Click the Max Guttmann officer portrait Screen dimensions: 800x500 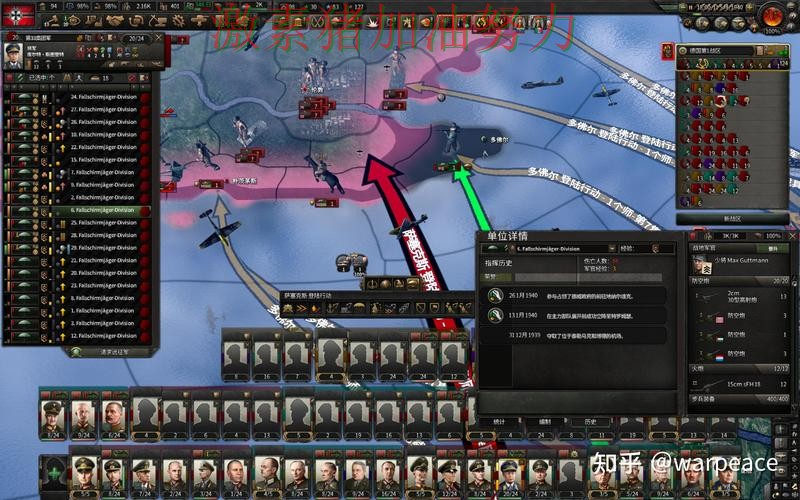704,267
